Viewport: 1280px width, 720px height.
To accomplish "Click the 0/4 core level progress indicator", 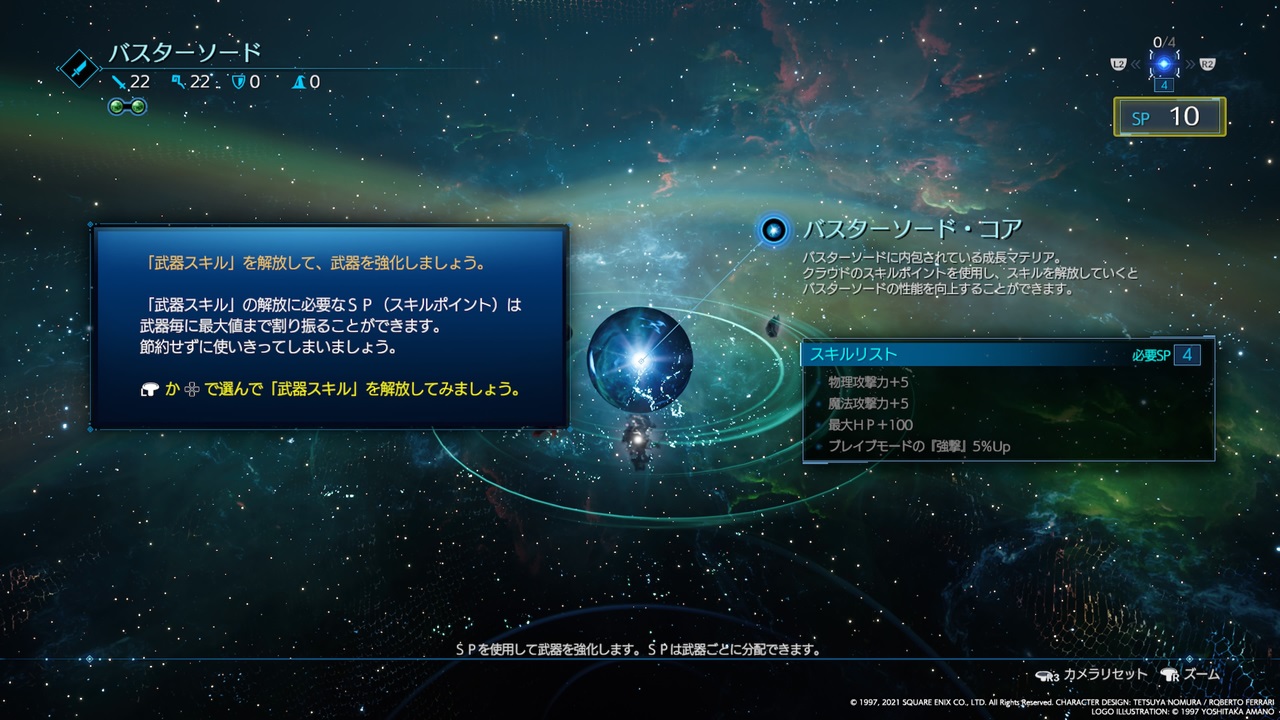I will 1162,44.
